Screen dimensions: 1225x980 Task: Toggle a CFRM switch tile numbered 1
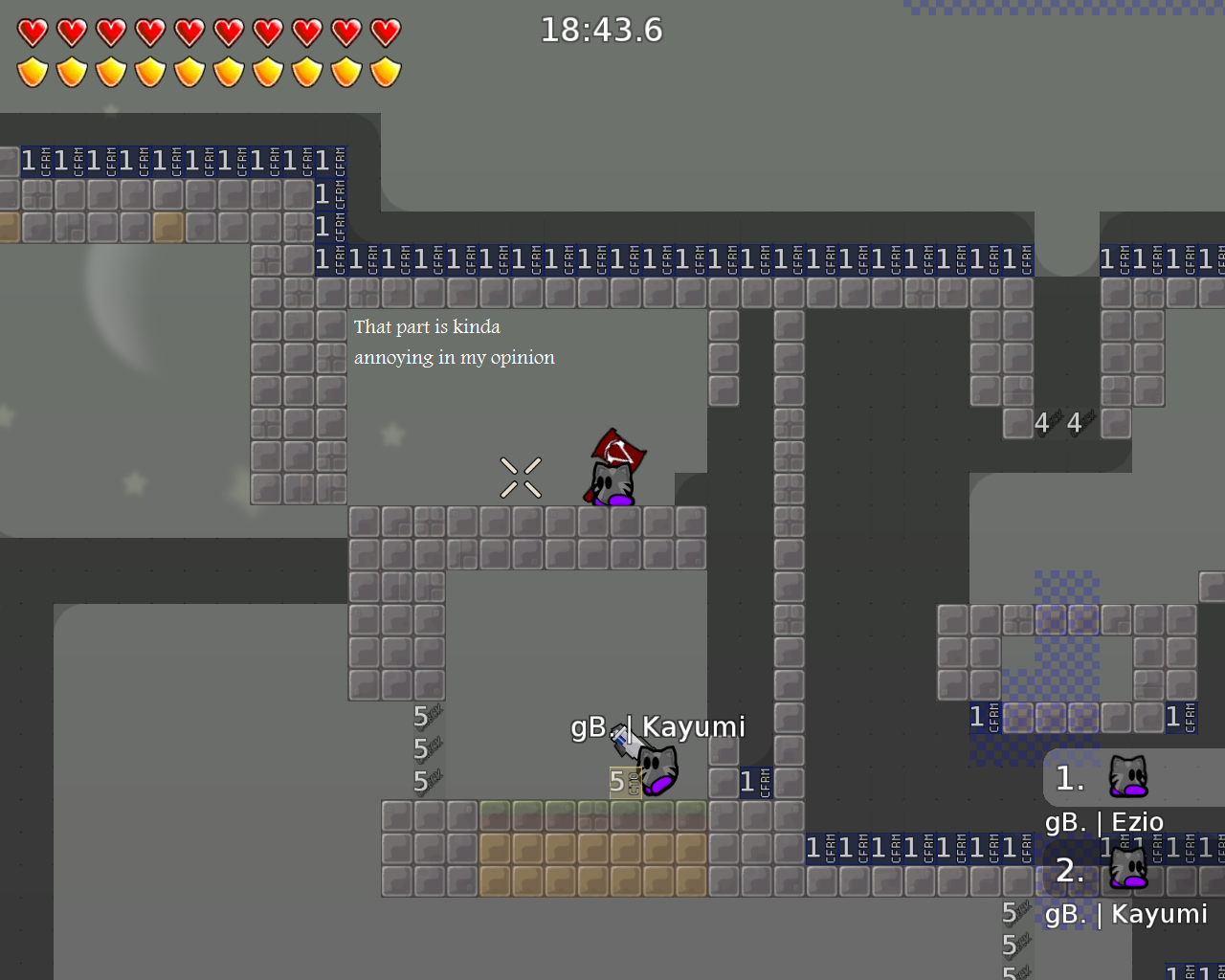322,257
